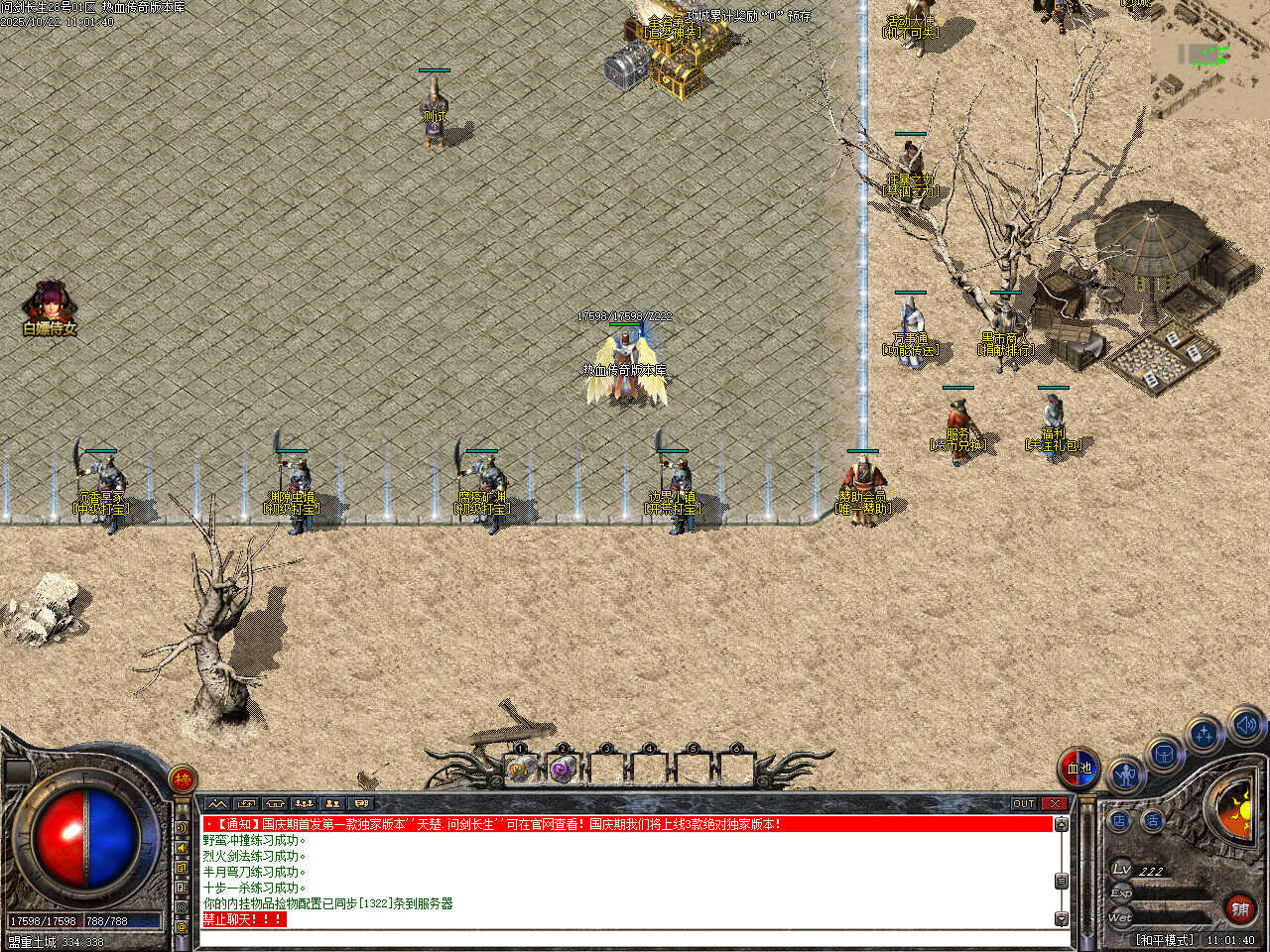Click the first chat channel button

(216, 803)
